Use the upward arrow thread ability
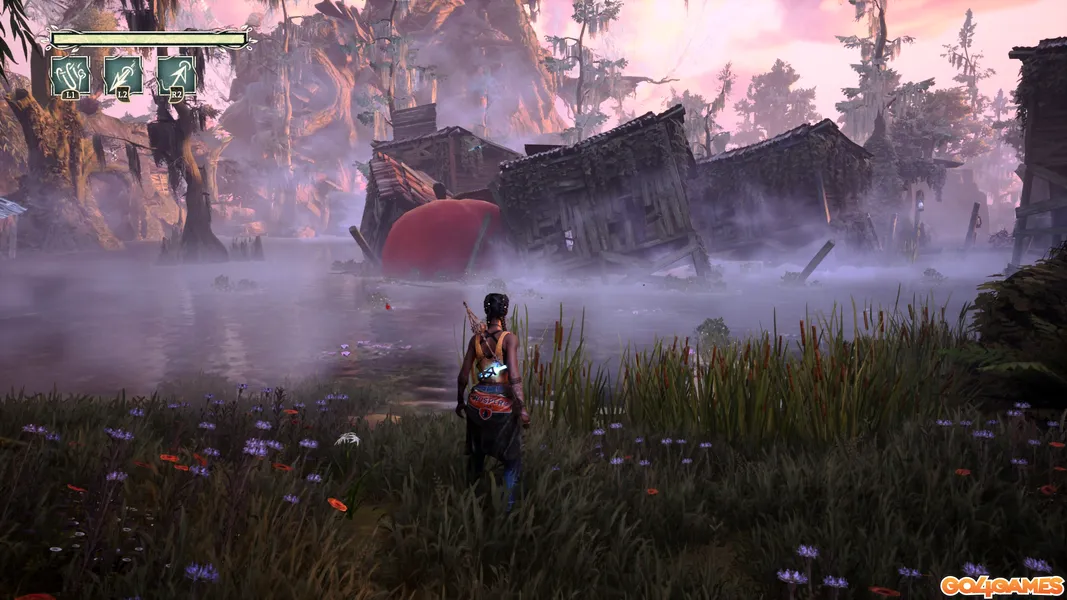Screen dimensions: 1067x600 tap(176, 75)
